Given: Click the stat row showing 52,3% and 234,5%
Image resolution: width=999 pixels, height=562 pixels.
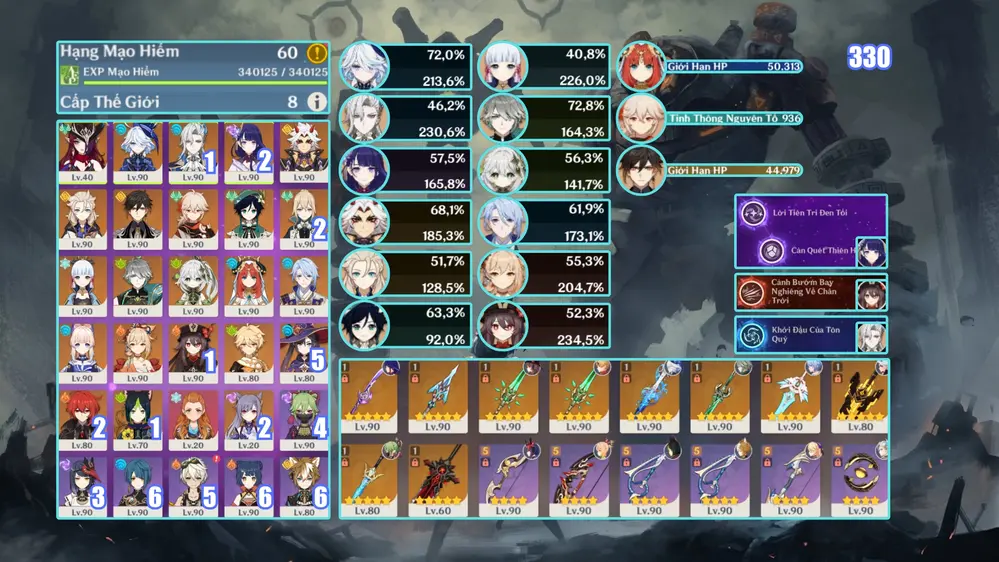Looking at the screenshot, I should click(543, 326).
